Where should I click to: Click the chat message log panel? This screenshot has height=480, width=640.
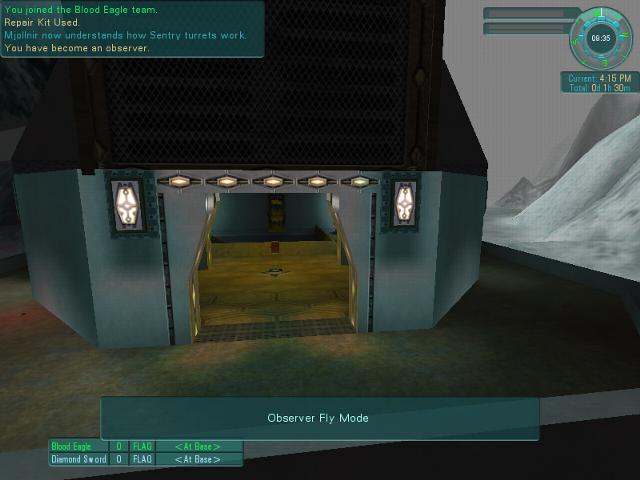click(x=132, y=28)
